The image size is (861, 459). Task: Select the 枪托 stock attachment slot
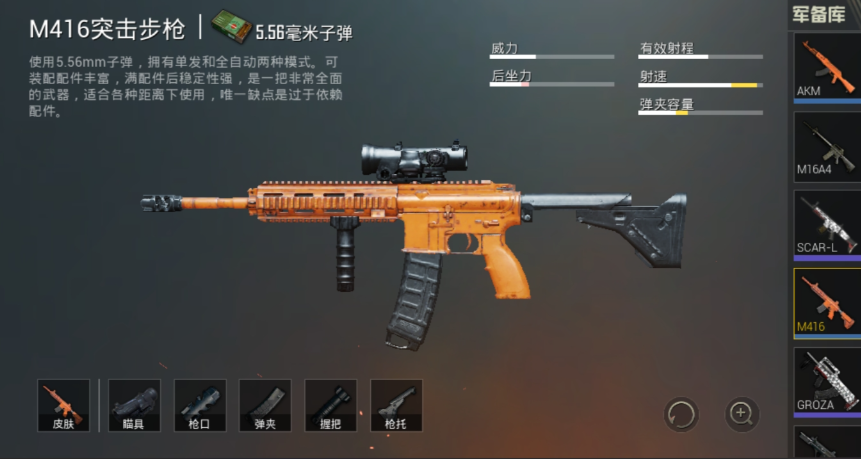396,405
